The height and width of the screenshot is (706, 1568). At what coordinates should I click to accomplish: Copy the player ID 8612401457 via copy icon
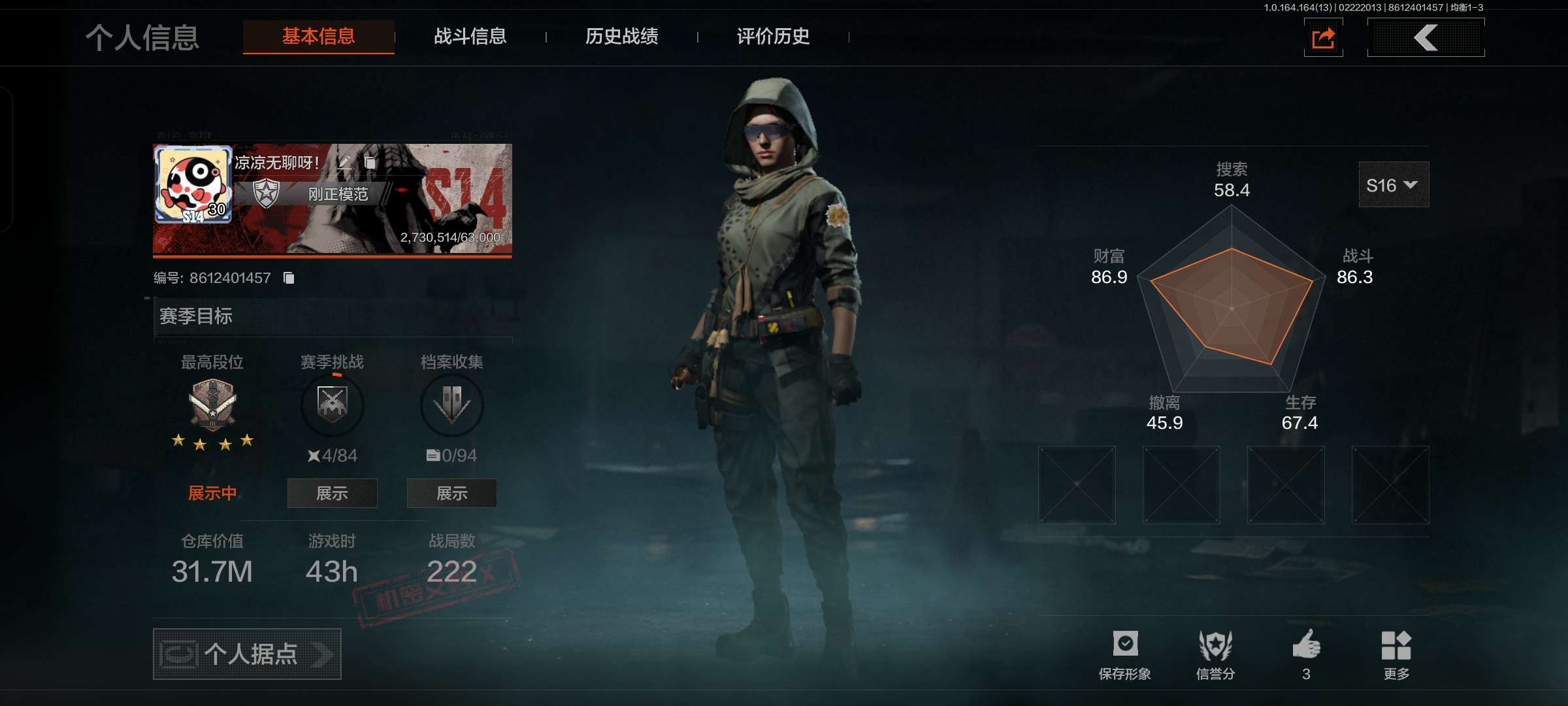click(x=289, y=278)
